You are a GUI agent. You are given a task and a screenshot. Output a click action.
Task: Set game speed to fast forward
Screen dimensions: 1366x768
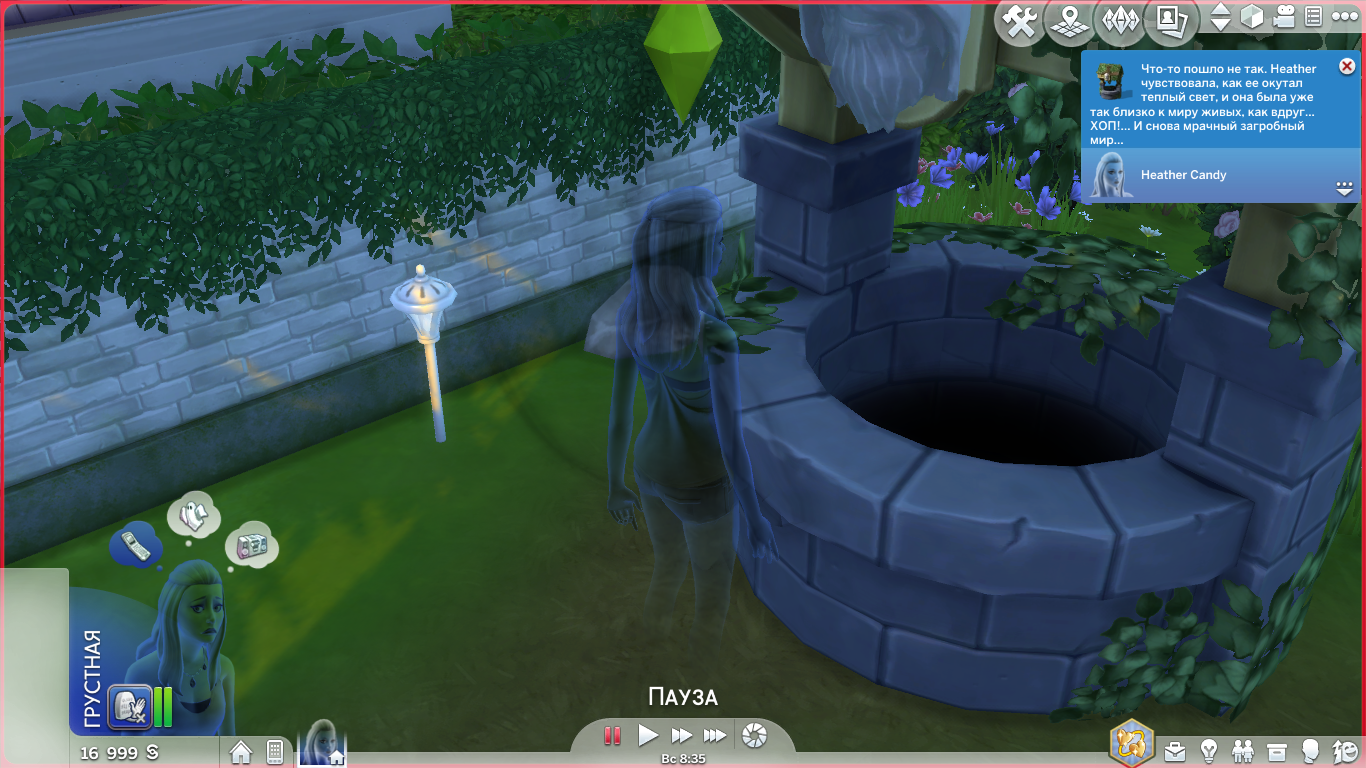681,736
